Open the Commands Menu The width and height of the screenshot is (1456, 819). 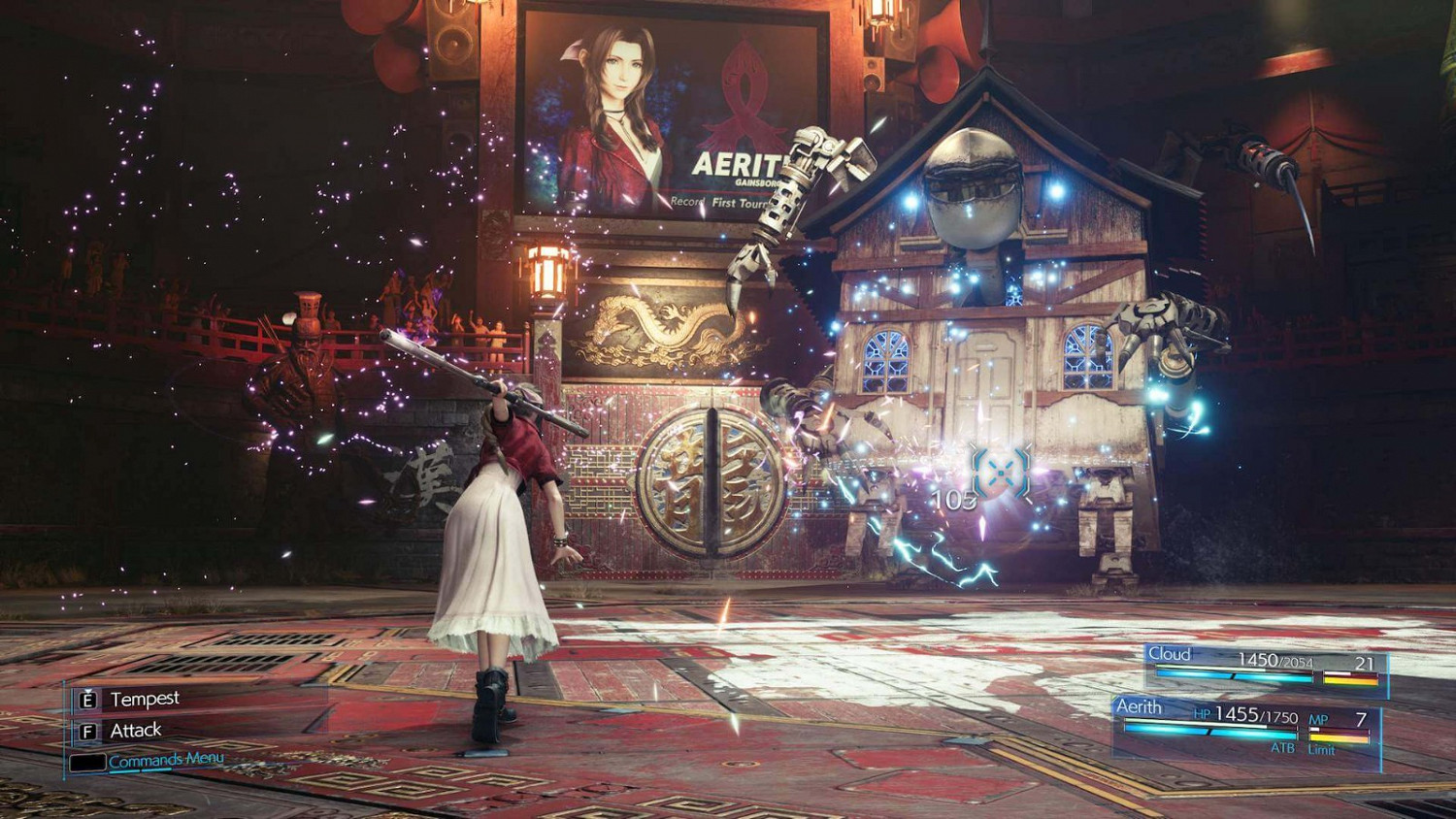pyautogui.click(x=166, y=760)
